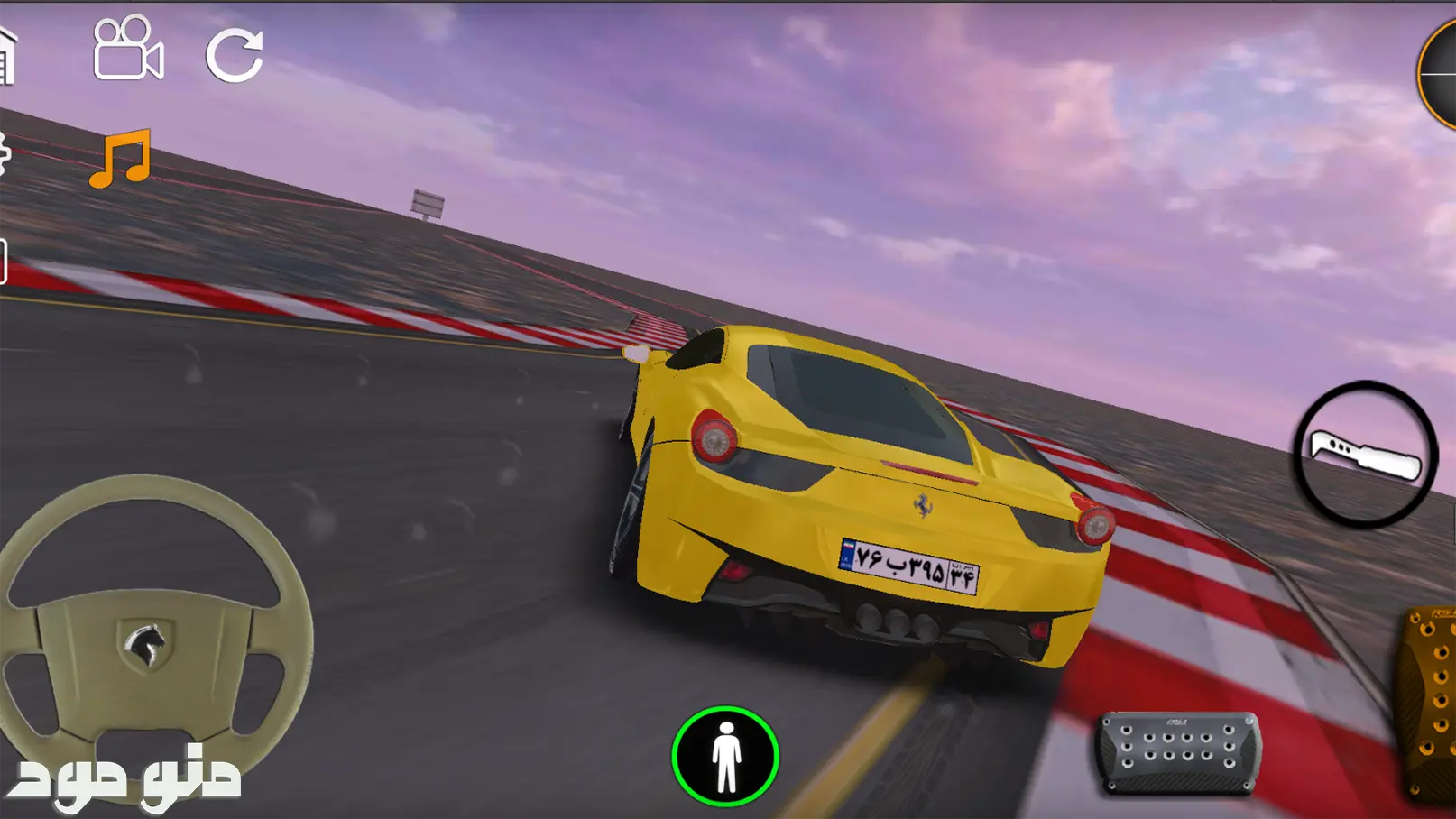Pull the handbrake lever button
The image size is (1456, 819).
tap(1365, 454)
